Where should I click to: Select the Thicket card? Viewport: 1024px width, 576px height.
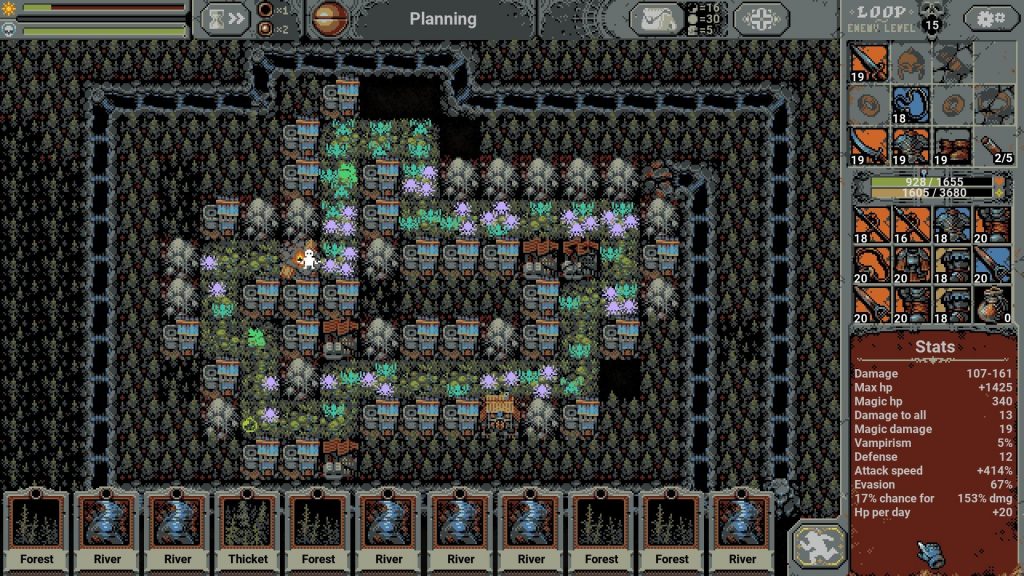(x=248, y=527)
